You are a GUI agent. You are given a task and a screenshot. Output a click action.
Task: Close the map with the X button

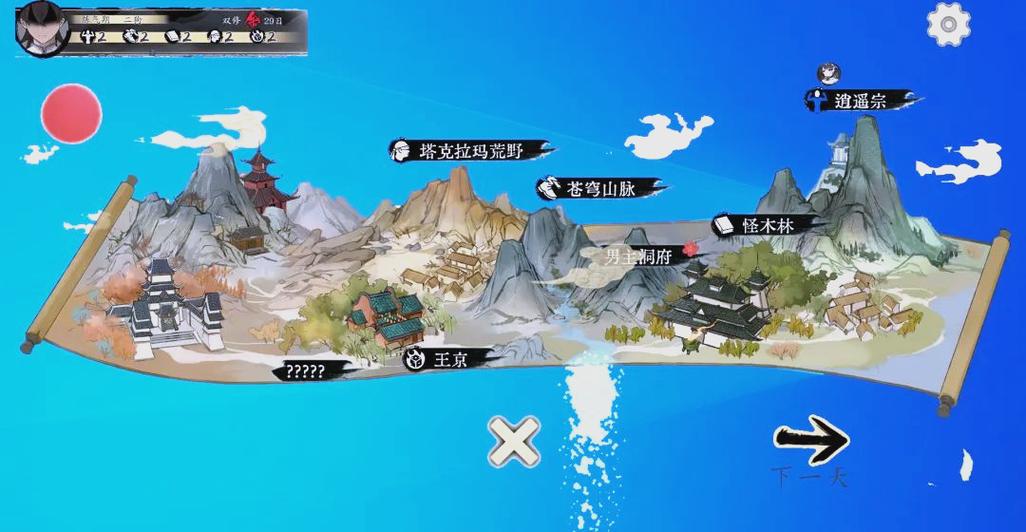514,441
